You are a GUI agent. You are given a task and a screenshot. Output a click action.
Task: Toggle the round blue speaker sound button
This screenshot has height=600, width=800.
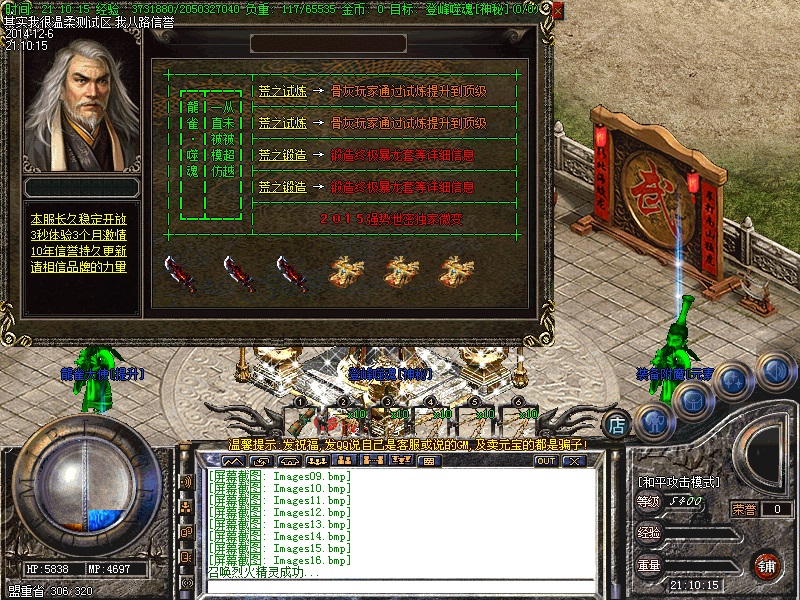coord(775,371)
